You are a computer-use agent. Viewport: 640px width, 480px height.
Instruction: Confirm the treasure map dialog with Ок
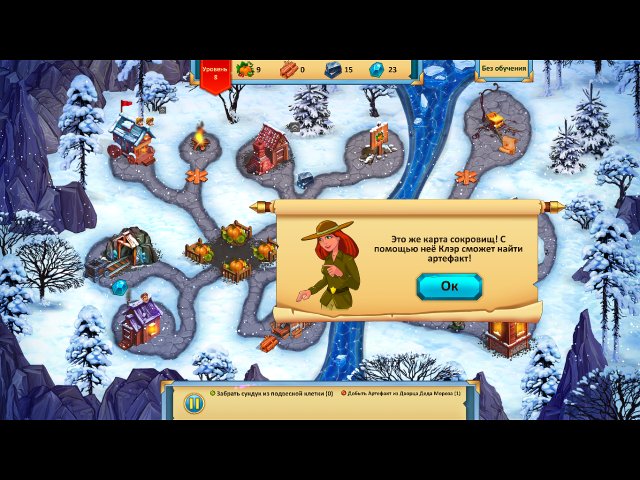[x=449, y=287]
